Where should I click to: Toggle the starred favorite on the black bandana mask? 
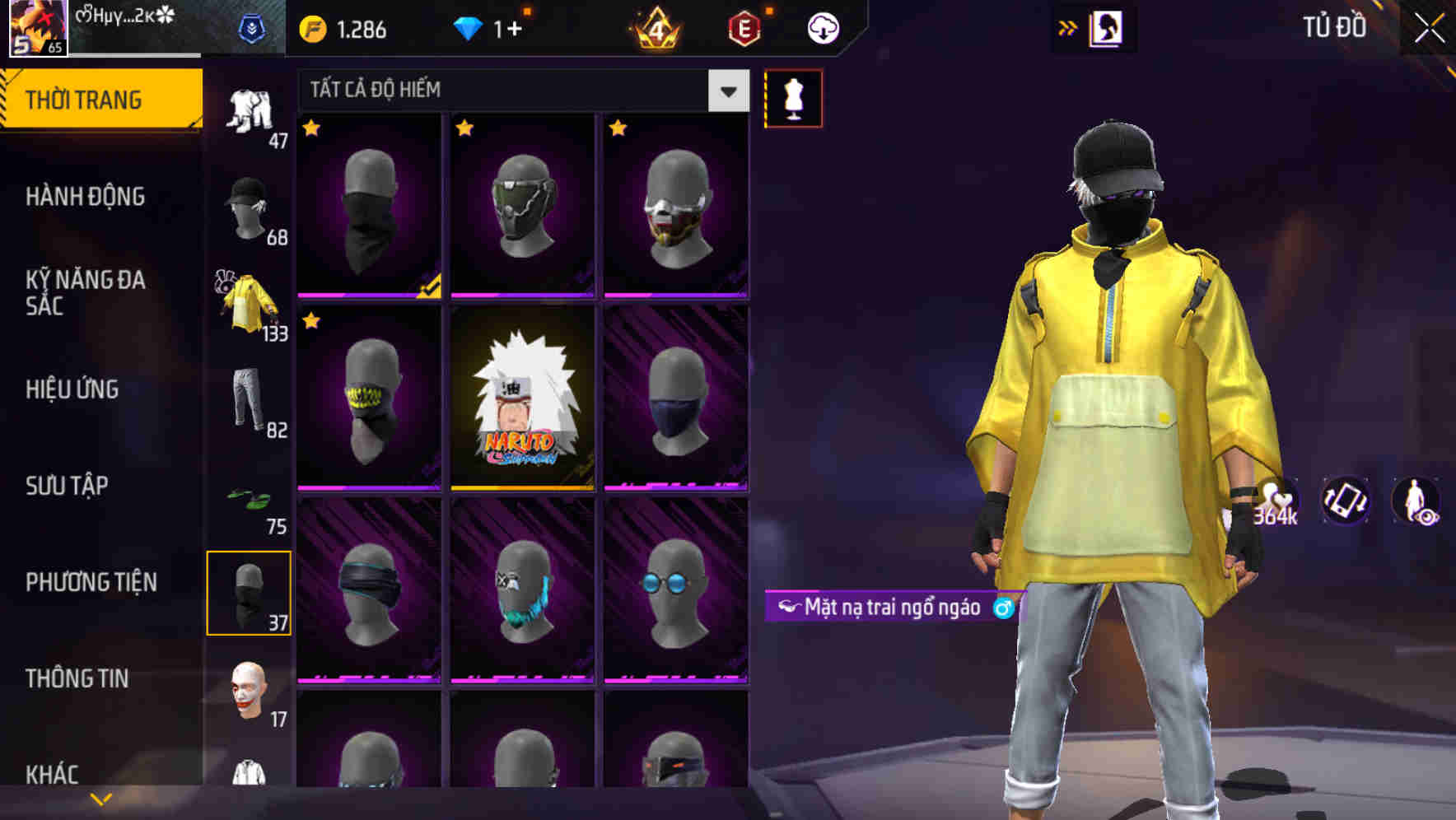(310, 129)
